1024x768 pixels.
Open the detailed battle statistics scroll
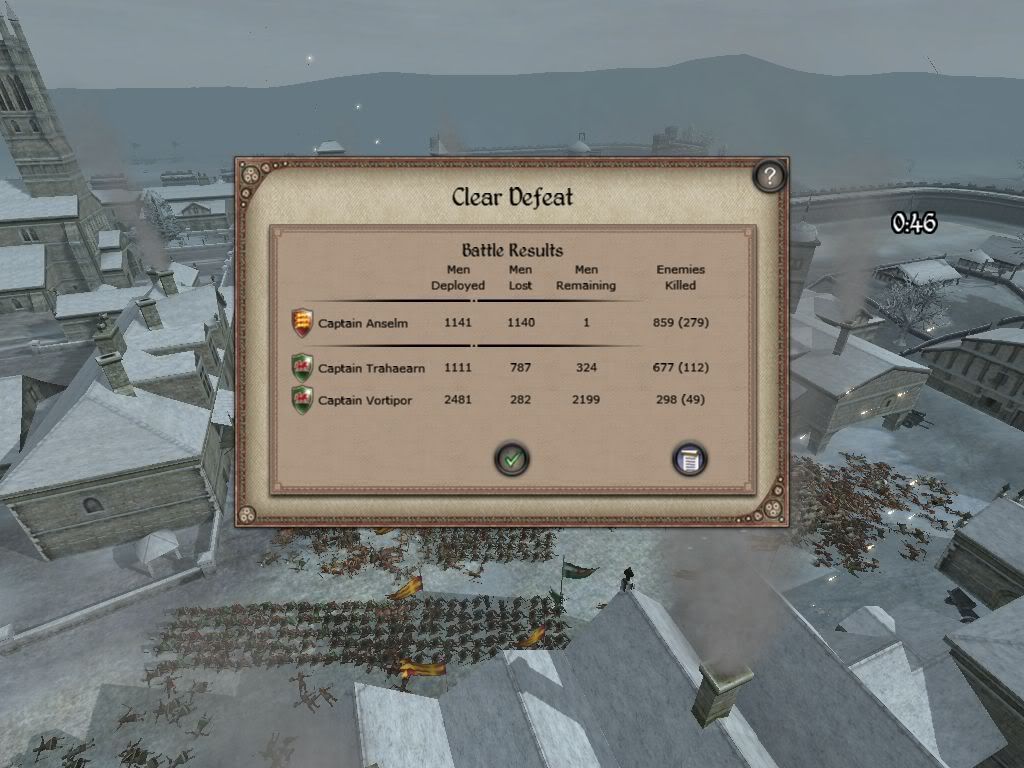(689, 459)
